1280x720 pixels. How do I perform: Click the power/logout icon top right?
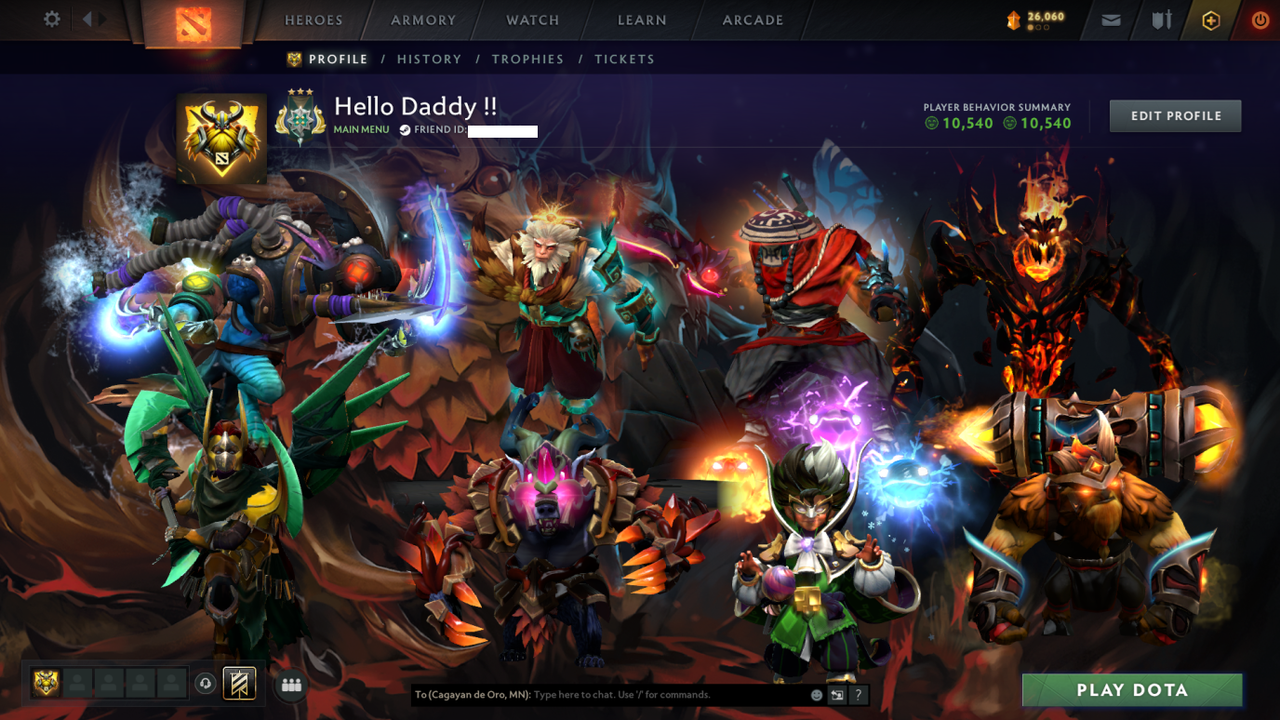pyautogui.click(x=1258, y=19)
